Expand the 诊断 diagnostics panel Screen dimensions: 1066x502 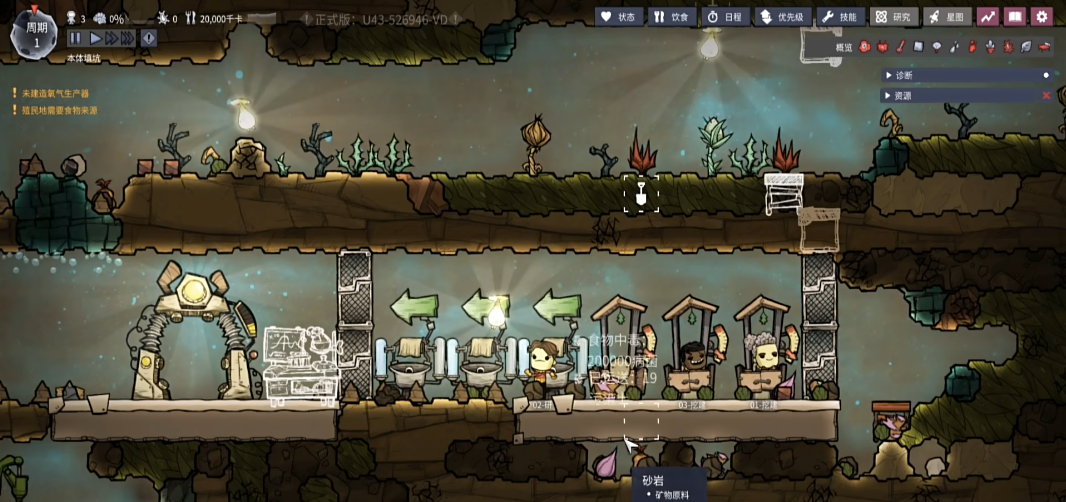pyautogui.click(x=903, y=75)
